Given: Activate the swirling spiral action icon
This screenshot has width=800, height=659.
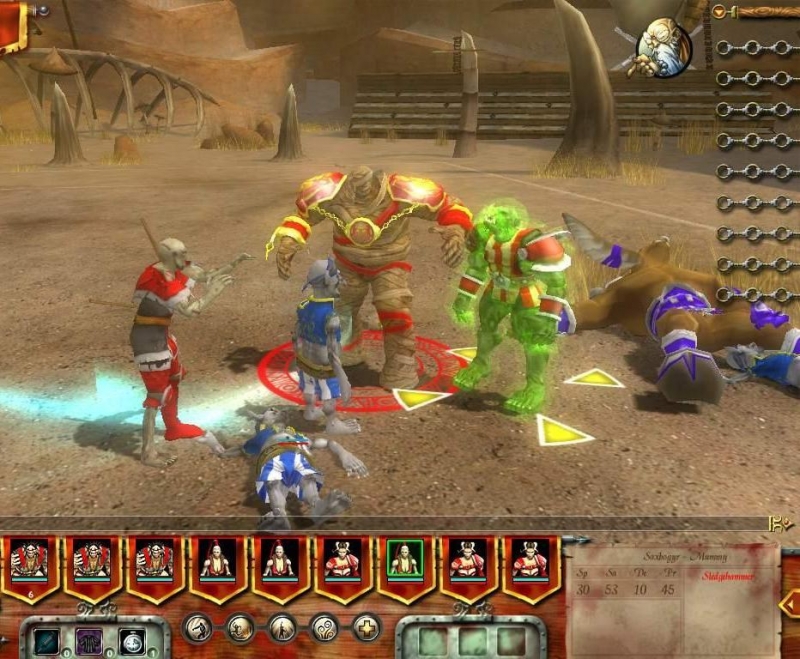Looking at the screenshot, I should [x=325, y=627].
